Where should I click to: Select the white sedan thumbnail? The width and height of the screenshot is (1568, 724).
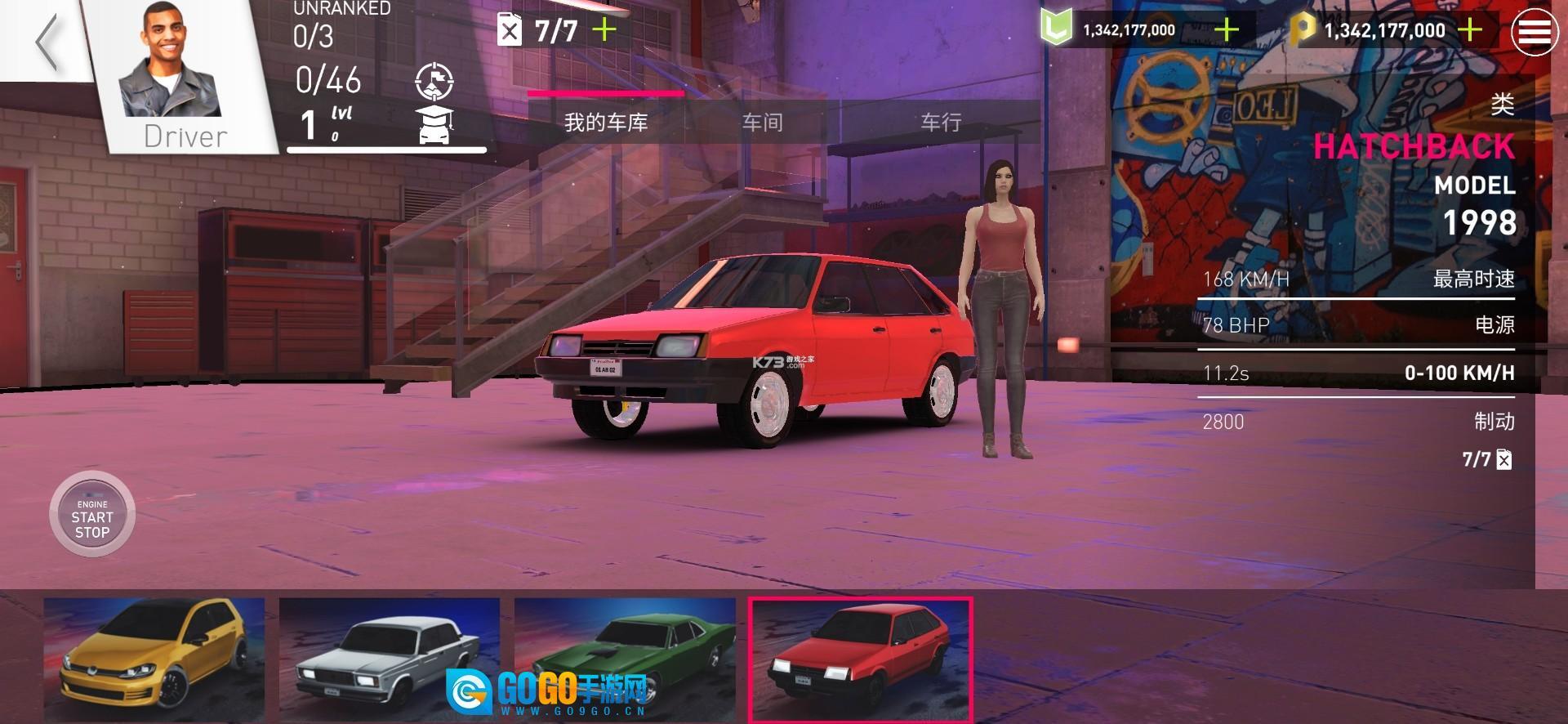(x=389, y=659)
